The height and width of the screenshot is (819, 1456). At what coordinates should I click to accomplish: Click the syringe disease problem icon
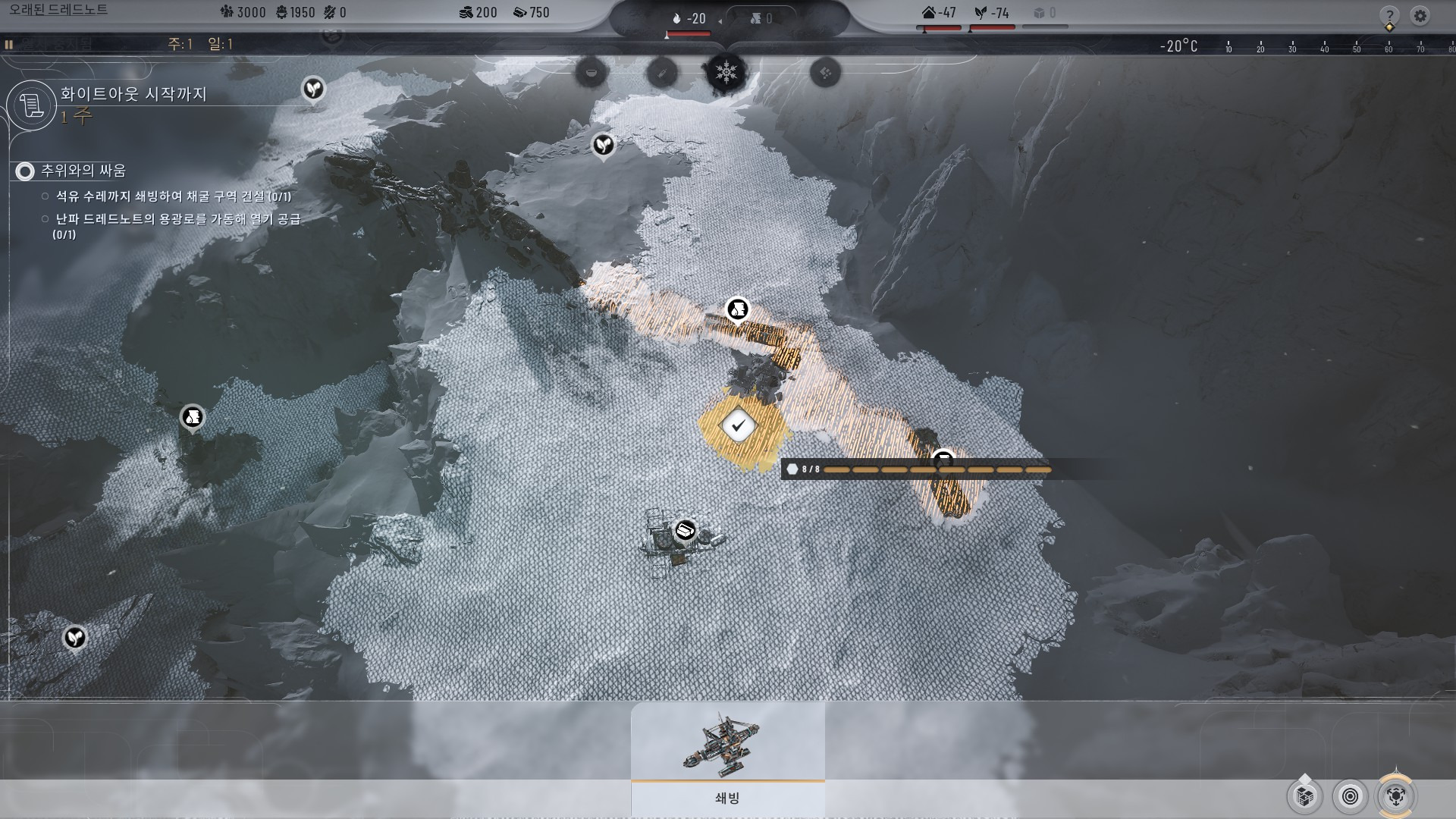[x=661, y=73]
